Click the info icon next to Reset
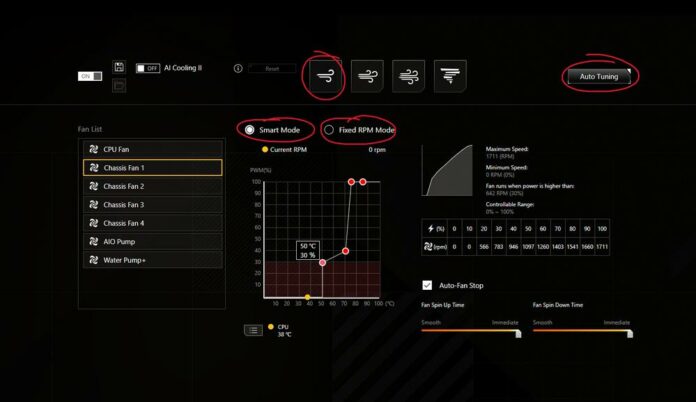The width and height of the screenshot is (696, 402). (x=238, y=69)
